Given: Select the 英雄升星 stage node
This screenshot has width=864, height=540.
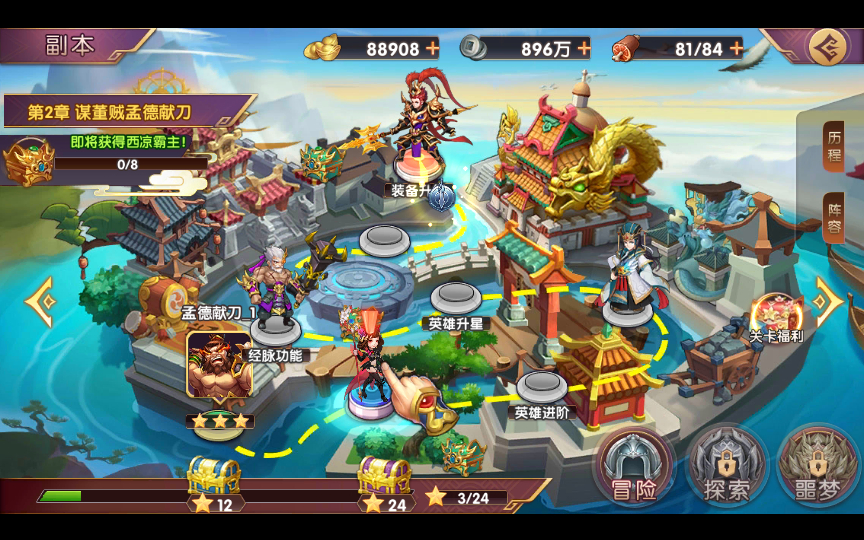Looking at the screenshot, I should [x=455, y=298].
